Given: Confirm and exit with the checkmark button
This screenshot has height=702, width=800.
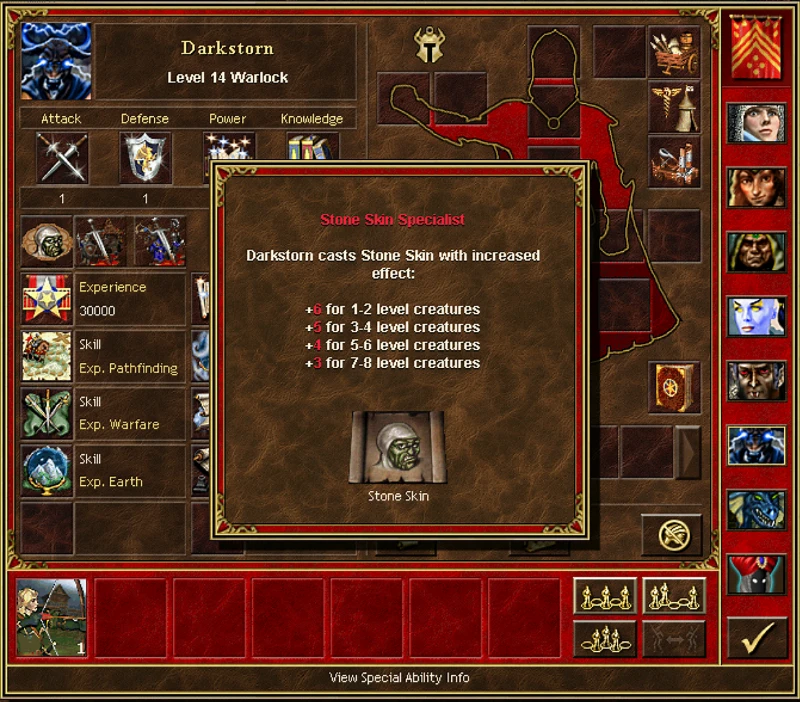Looking at the screenshot, I should point(756,637).
